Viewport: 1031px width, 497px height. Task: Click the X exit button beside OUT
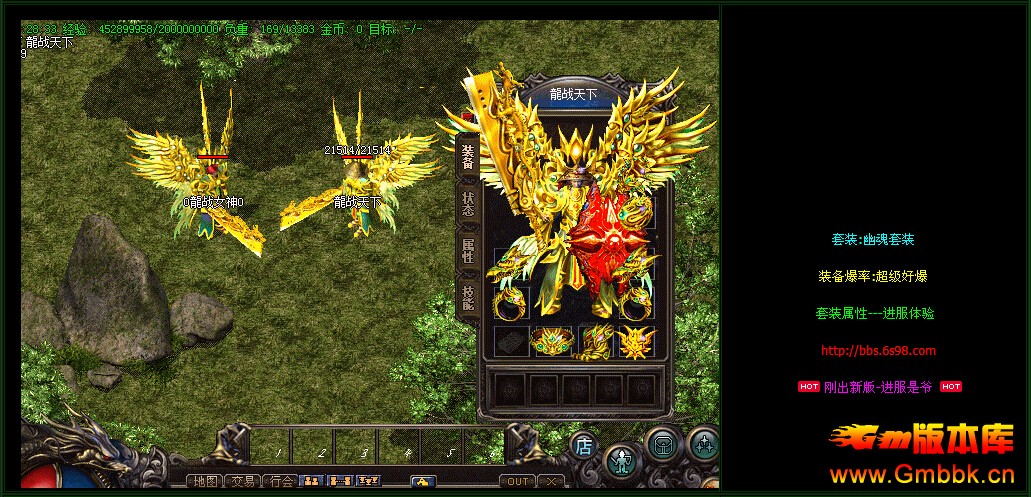pos(552,481)
